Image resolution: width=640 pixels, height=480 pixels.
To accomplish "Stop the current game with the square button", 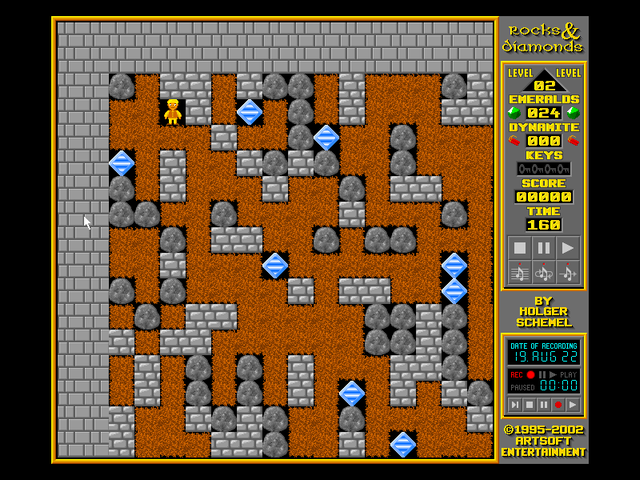I will (518, 248).
